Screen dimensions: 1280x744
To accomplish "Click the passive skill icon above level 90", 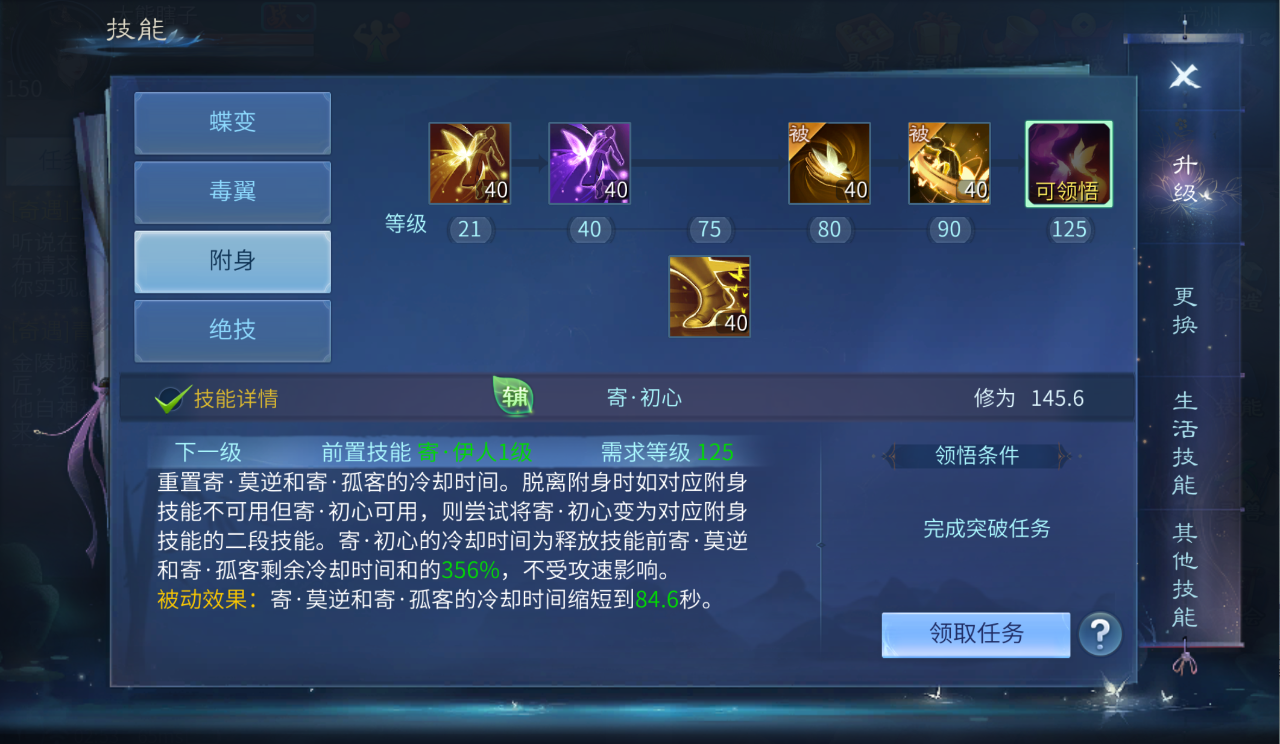I will coord(948,162).
